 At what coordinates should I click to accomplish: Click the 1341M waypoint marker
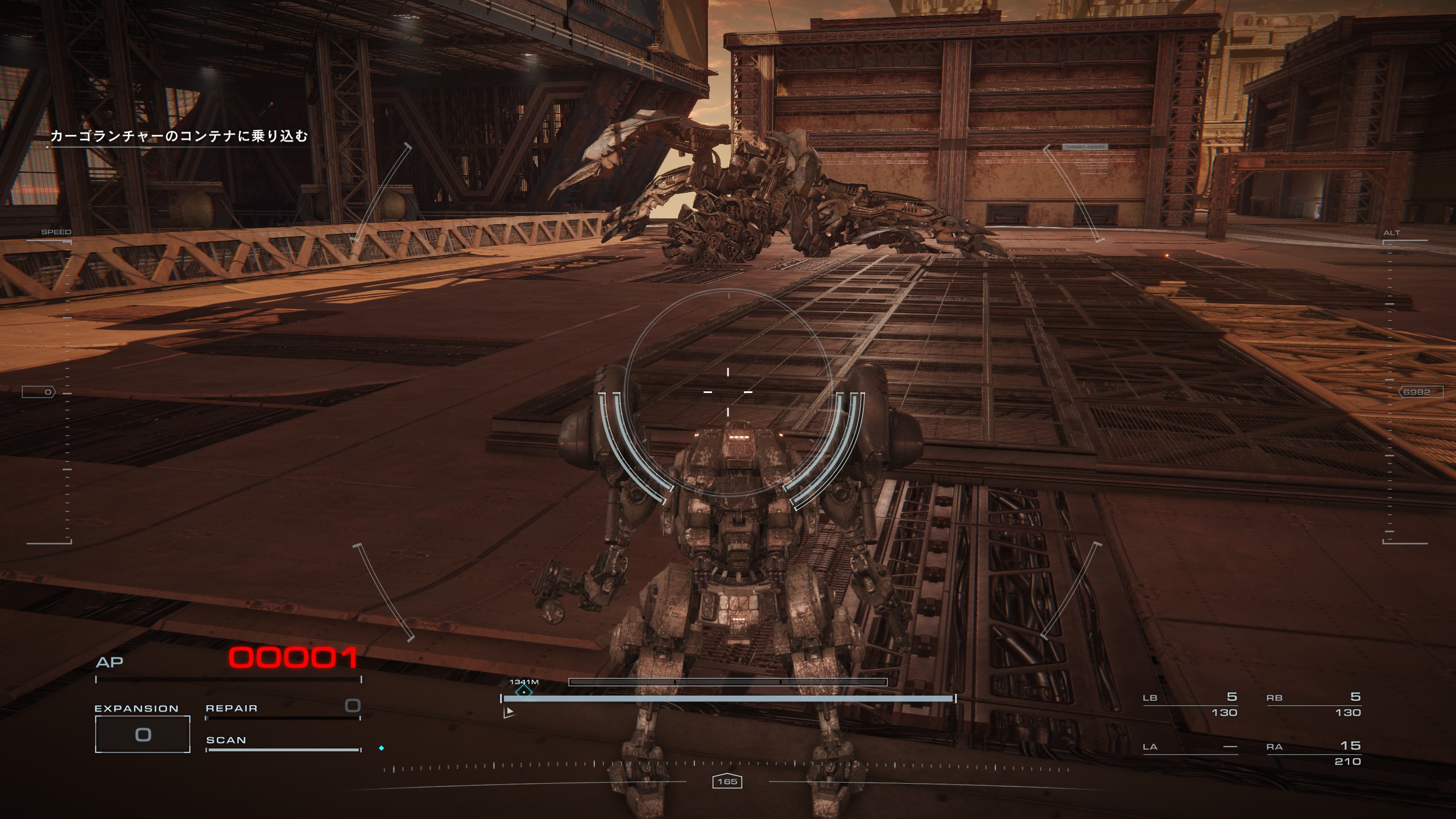point(523,690)
